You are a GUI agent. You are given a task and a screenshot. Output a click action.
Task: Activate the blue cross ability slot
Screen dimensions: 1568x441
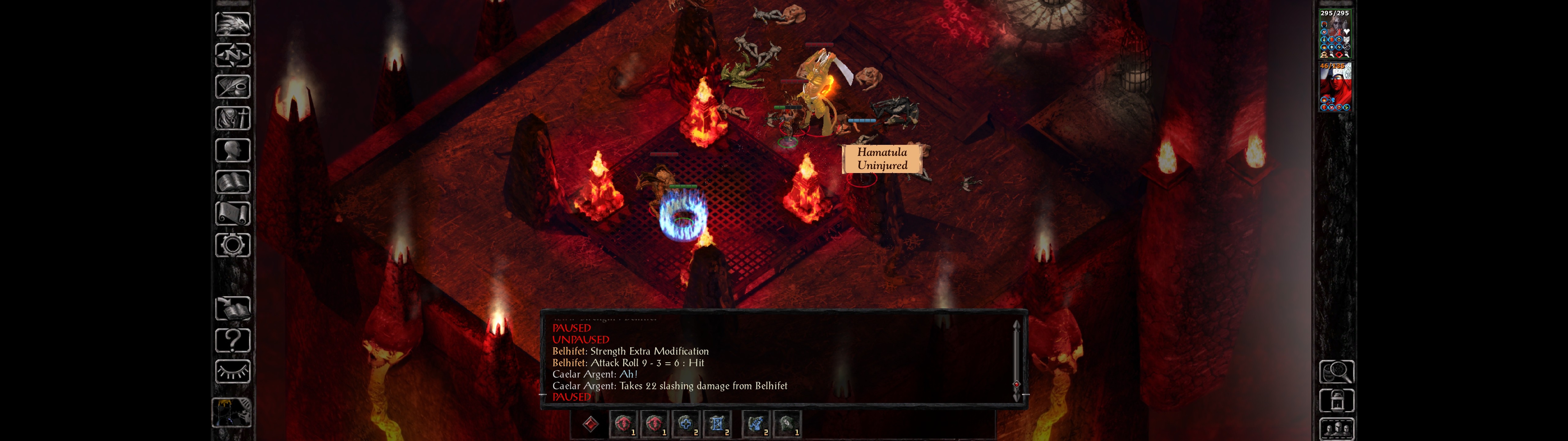click(x=685, y=423)
